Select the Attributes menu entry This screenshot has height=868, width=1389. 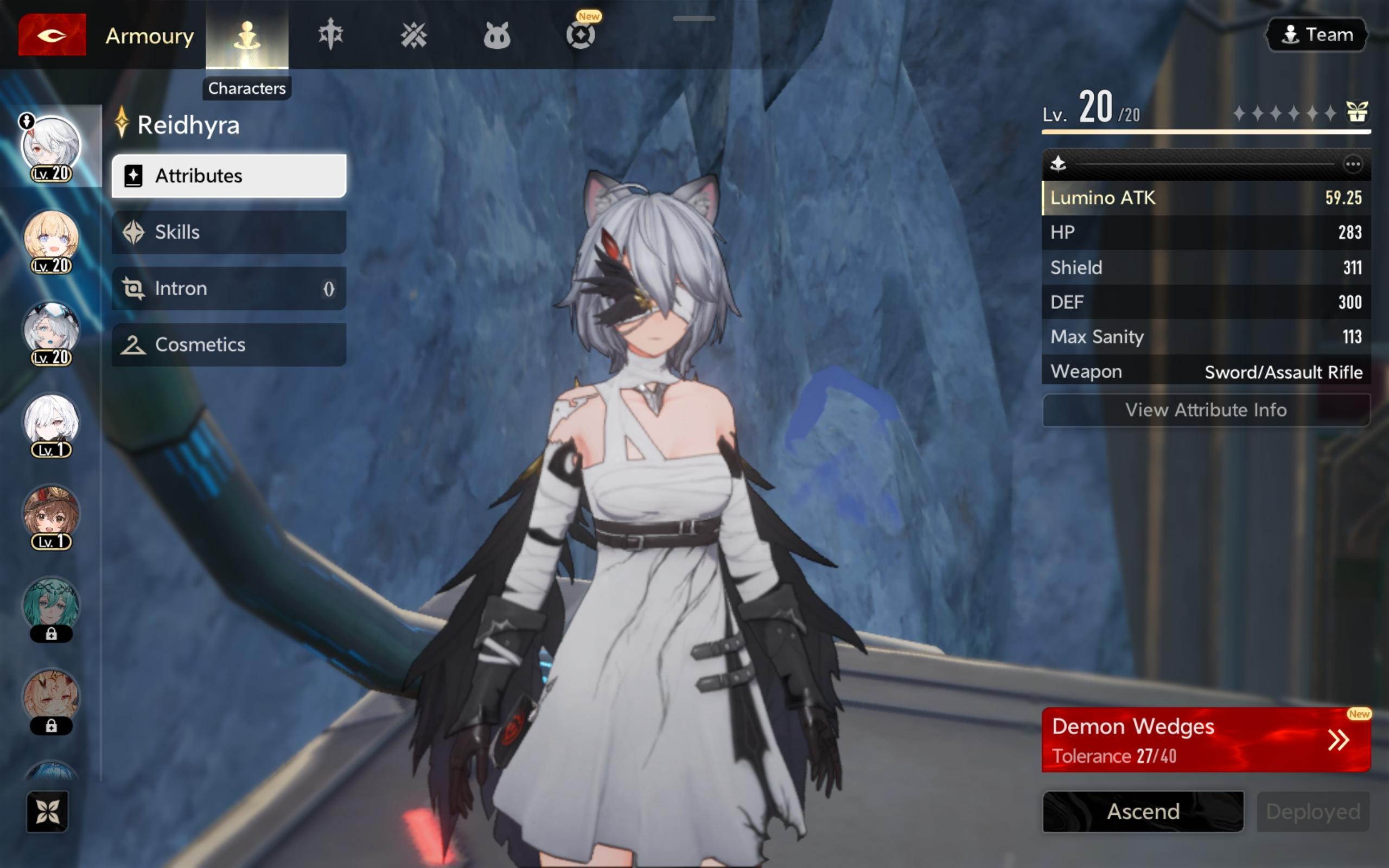pyautogui.click(x=228, y=176)
